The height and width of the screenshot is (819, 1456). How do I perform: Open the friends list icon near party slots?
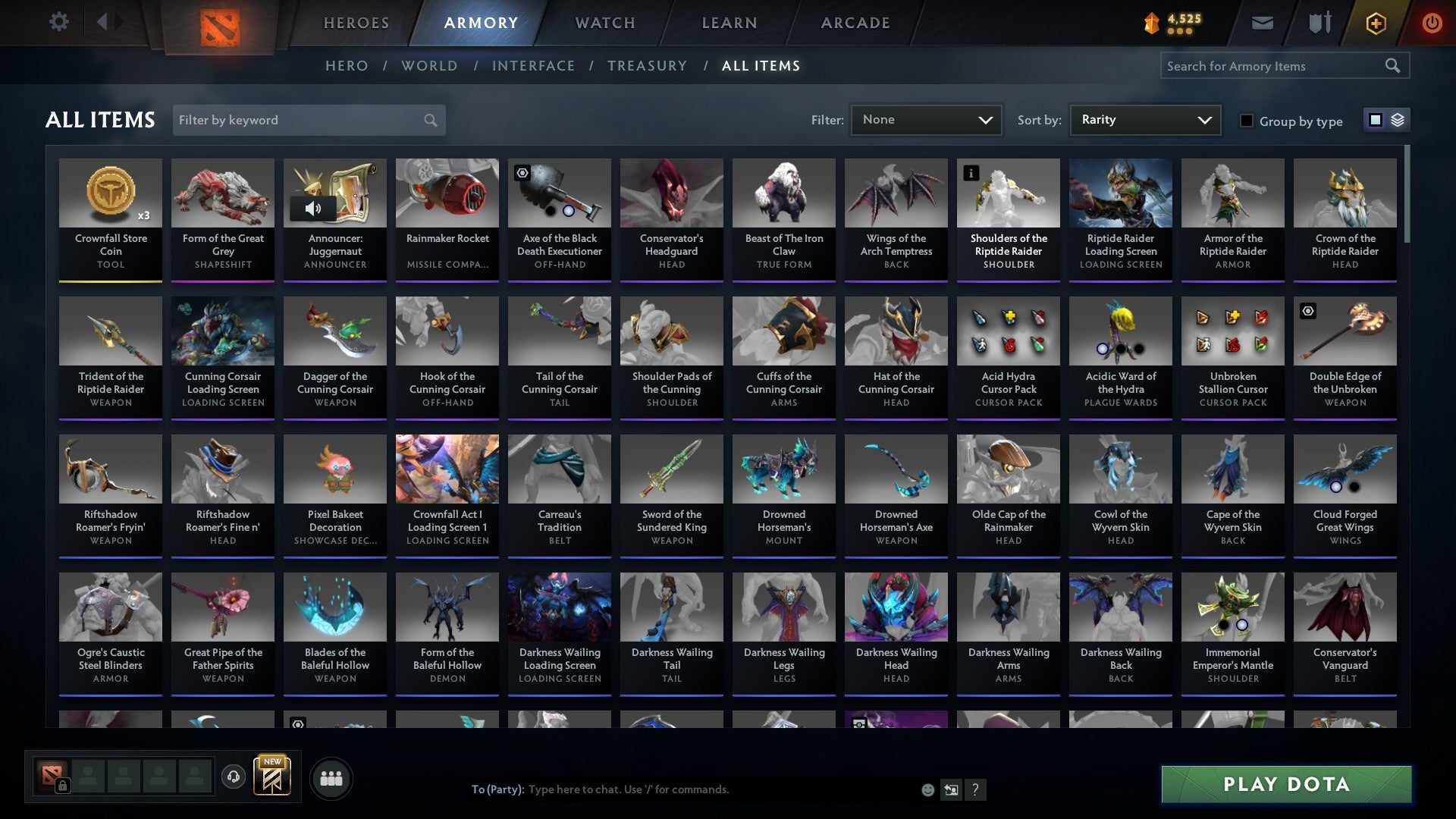(x=331, y=777)
